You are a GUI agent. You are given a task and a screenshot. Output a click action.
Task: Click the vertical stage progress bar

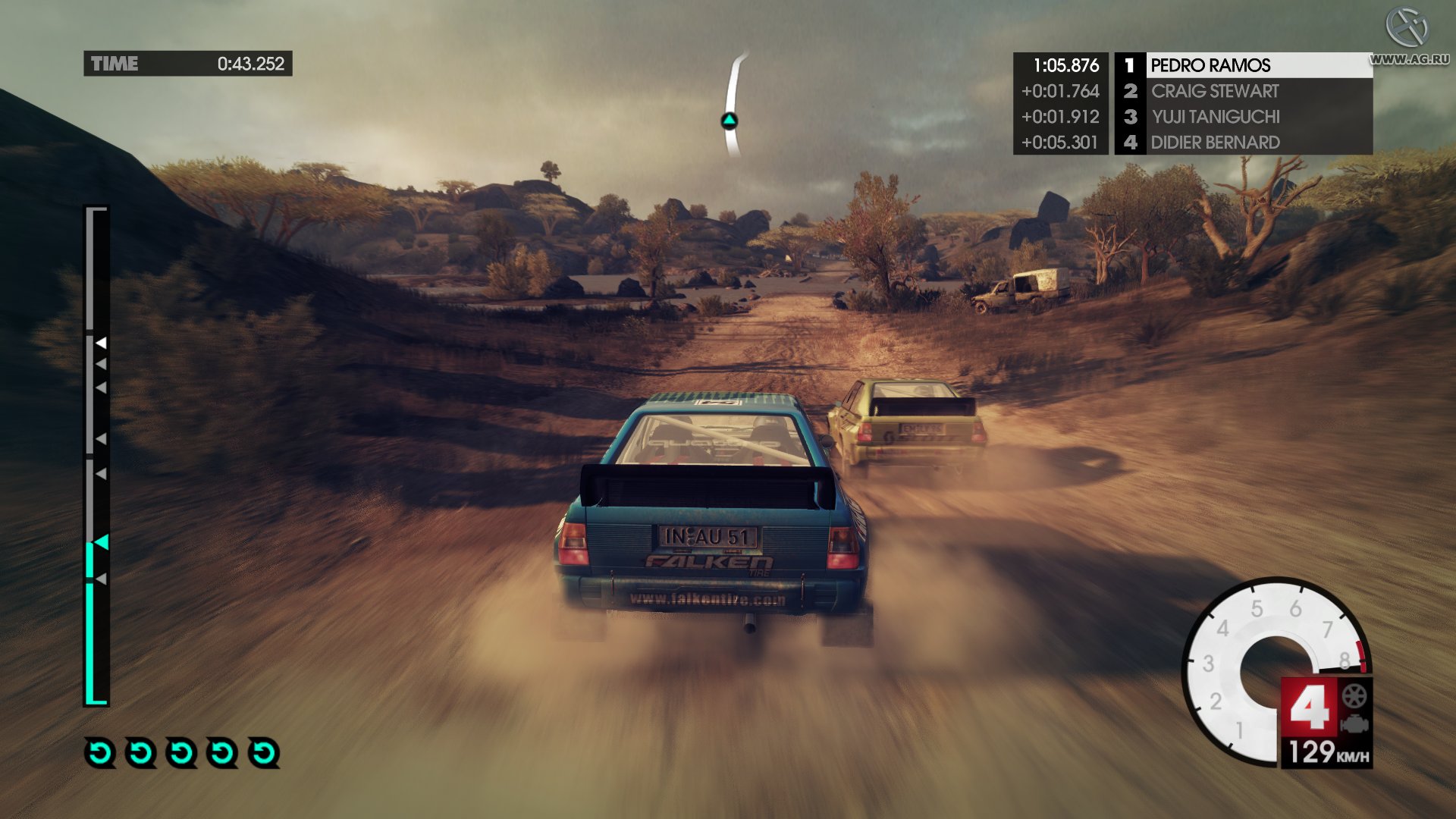pyautogui.click(x=96, y=455)
